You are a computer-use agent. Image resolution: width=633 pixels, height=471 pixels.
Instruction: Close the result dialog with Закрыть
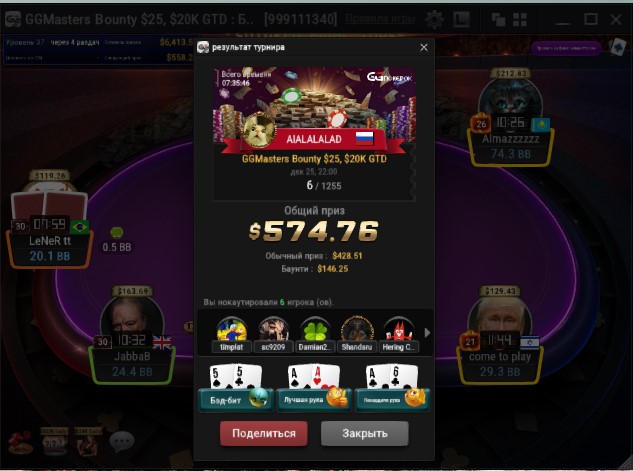[x=364, y=434]
